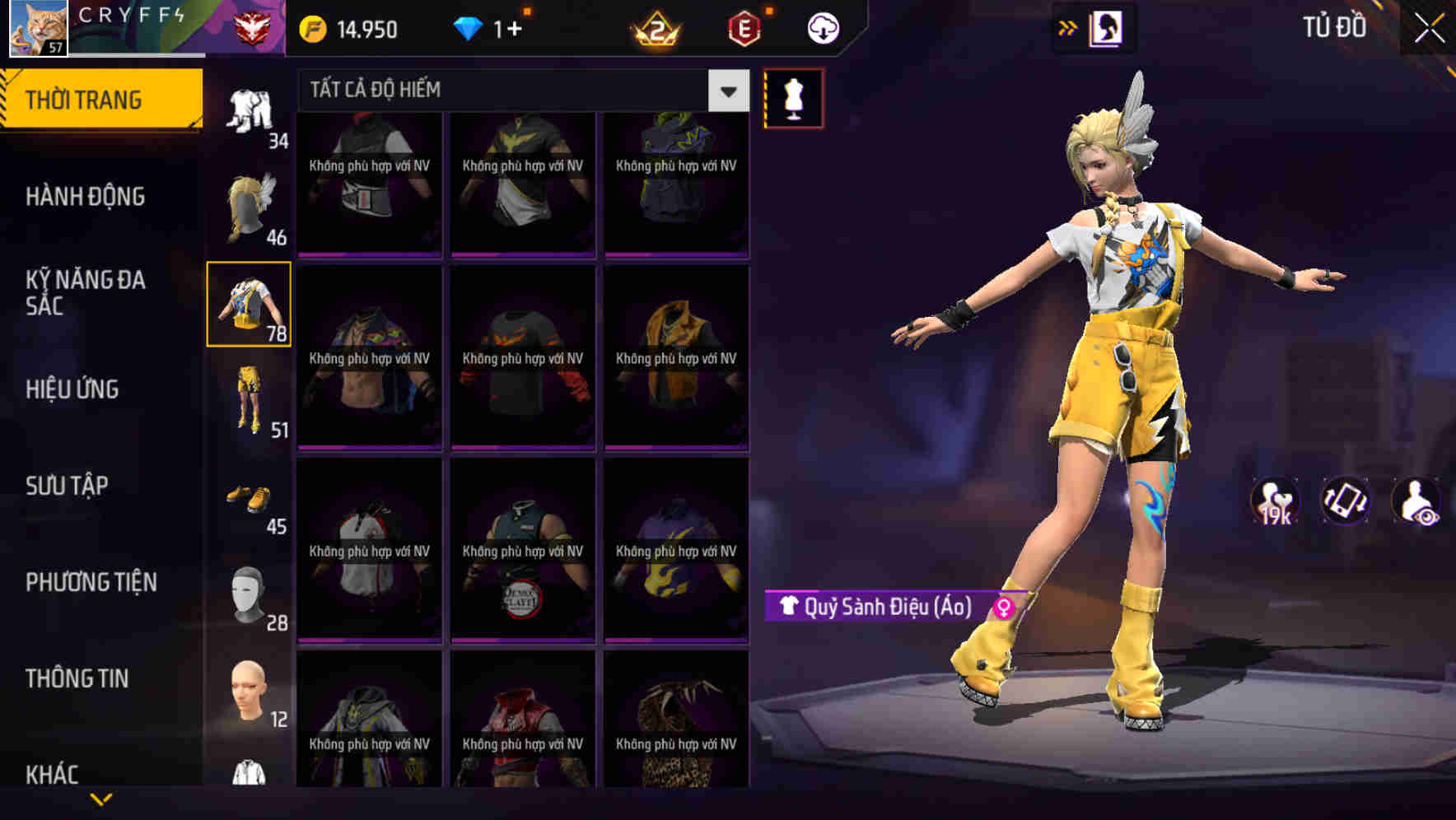Viewport: 1456px width, 820px height.
Task: Click the double chevron near the top right
Action: [x=1068, y=26]
